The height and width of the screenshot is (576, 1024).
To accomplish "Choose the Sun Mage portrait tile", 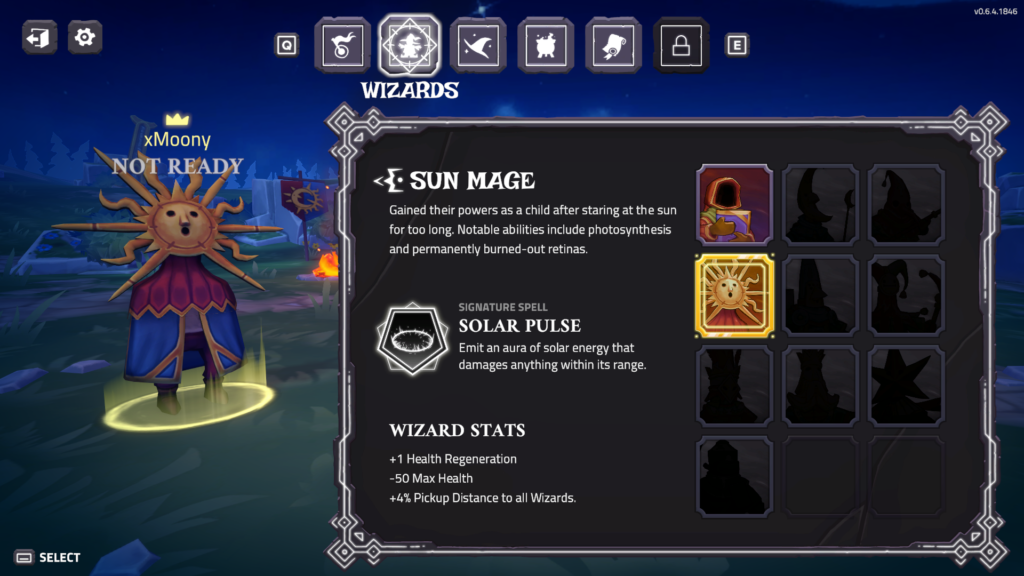I will pyautogui.click(x=735, y=295).
